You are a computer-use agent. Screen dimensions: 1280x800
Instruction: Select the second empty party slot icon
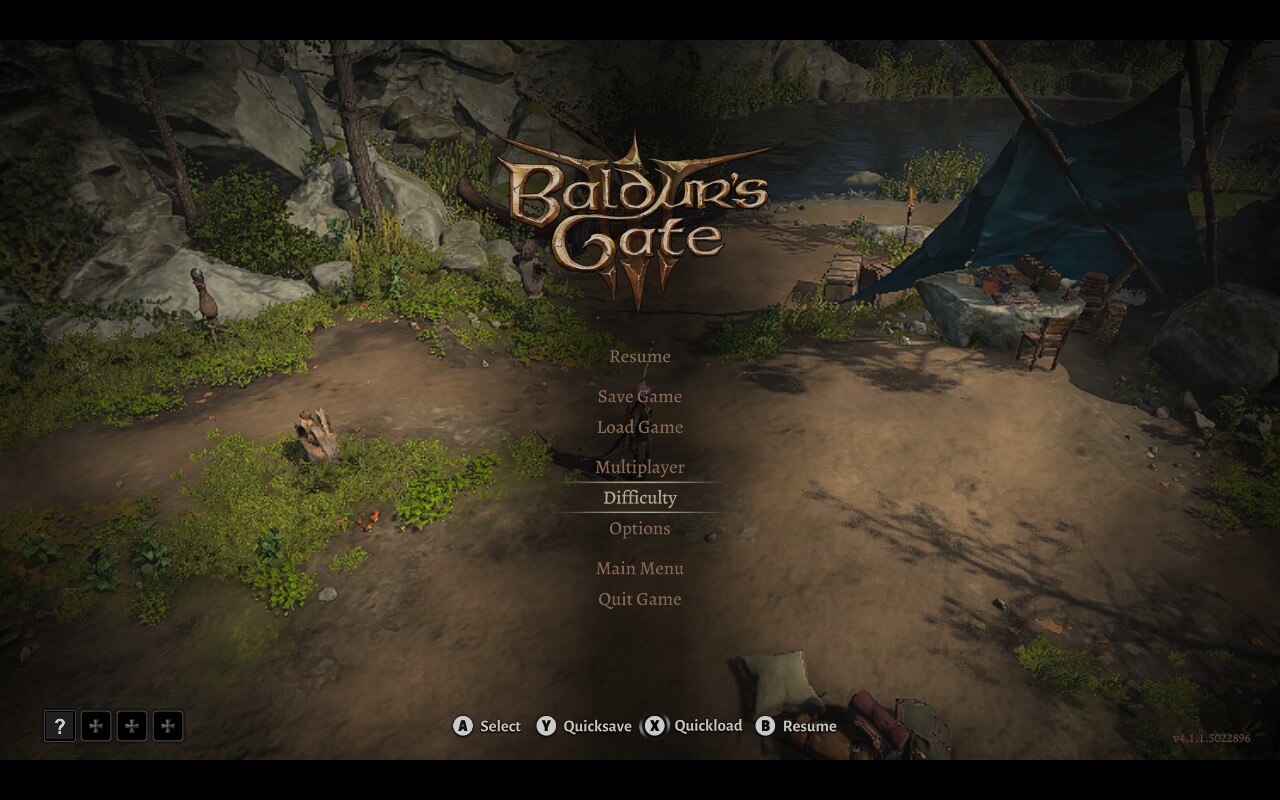(131, 726)
